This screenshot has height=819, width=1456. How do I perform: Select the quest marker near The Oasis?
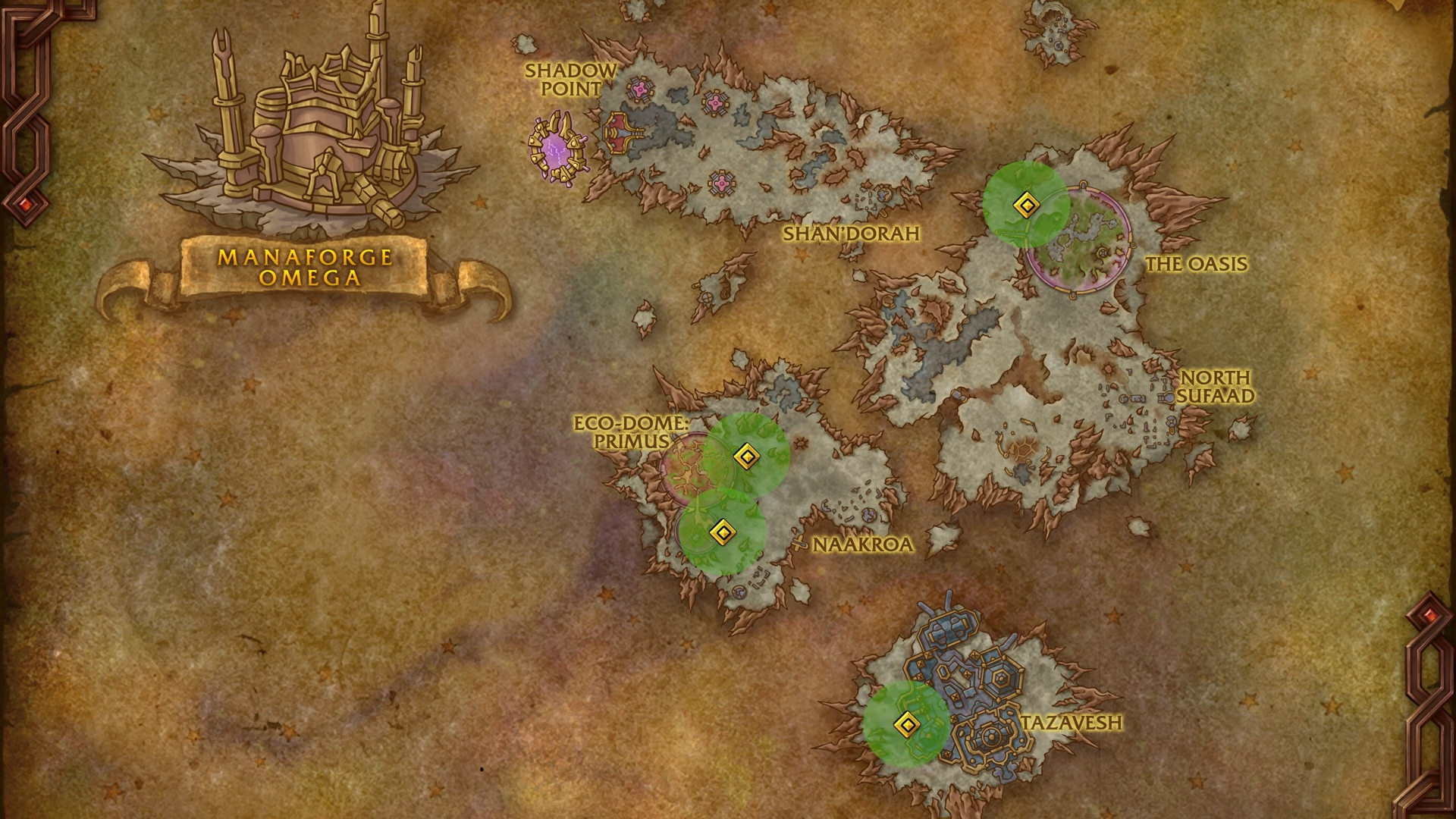1028,203
